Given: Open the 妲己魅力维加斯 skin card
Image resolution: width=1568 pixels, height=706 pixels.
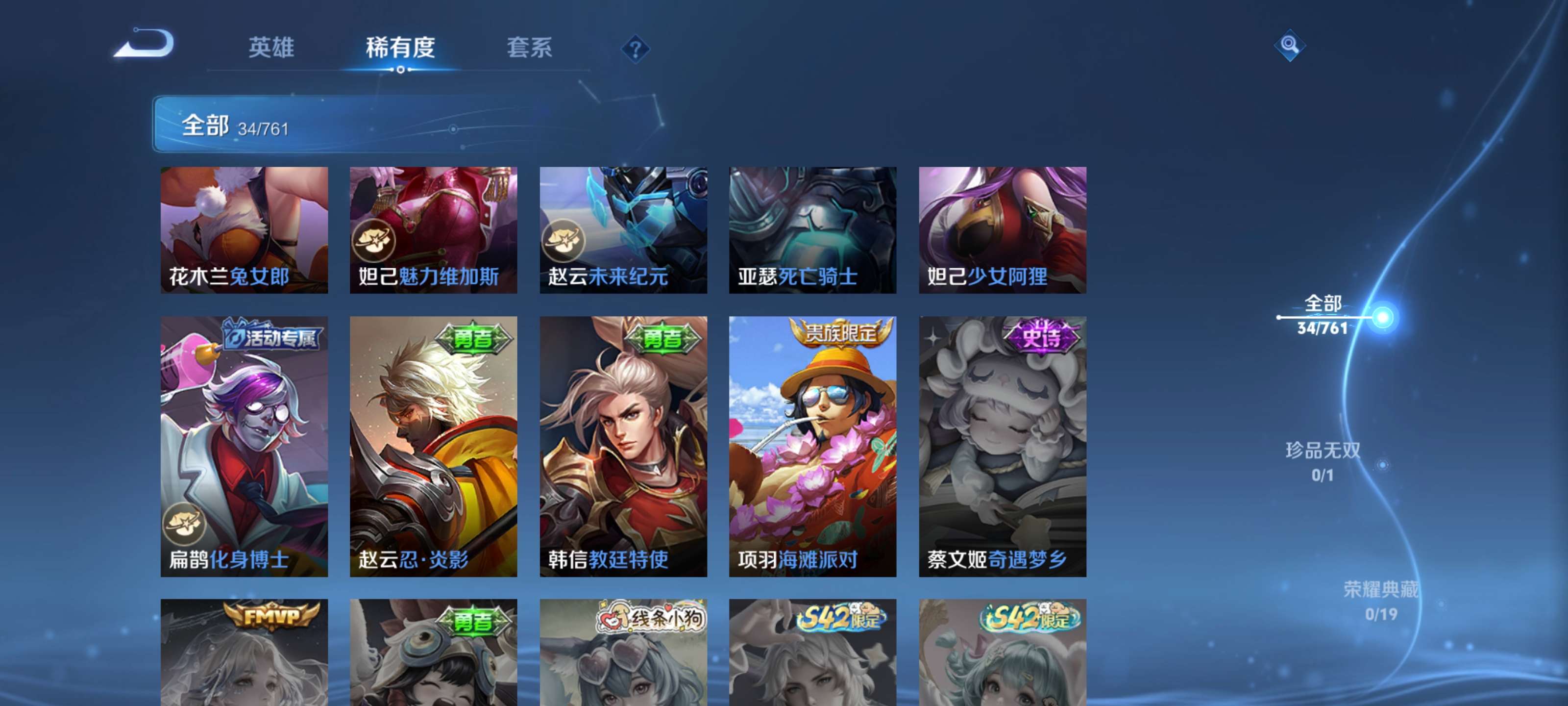Looking at the screenshot, I should coord(433,231).
